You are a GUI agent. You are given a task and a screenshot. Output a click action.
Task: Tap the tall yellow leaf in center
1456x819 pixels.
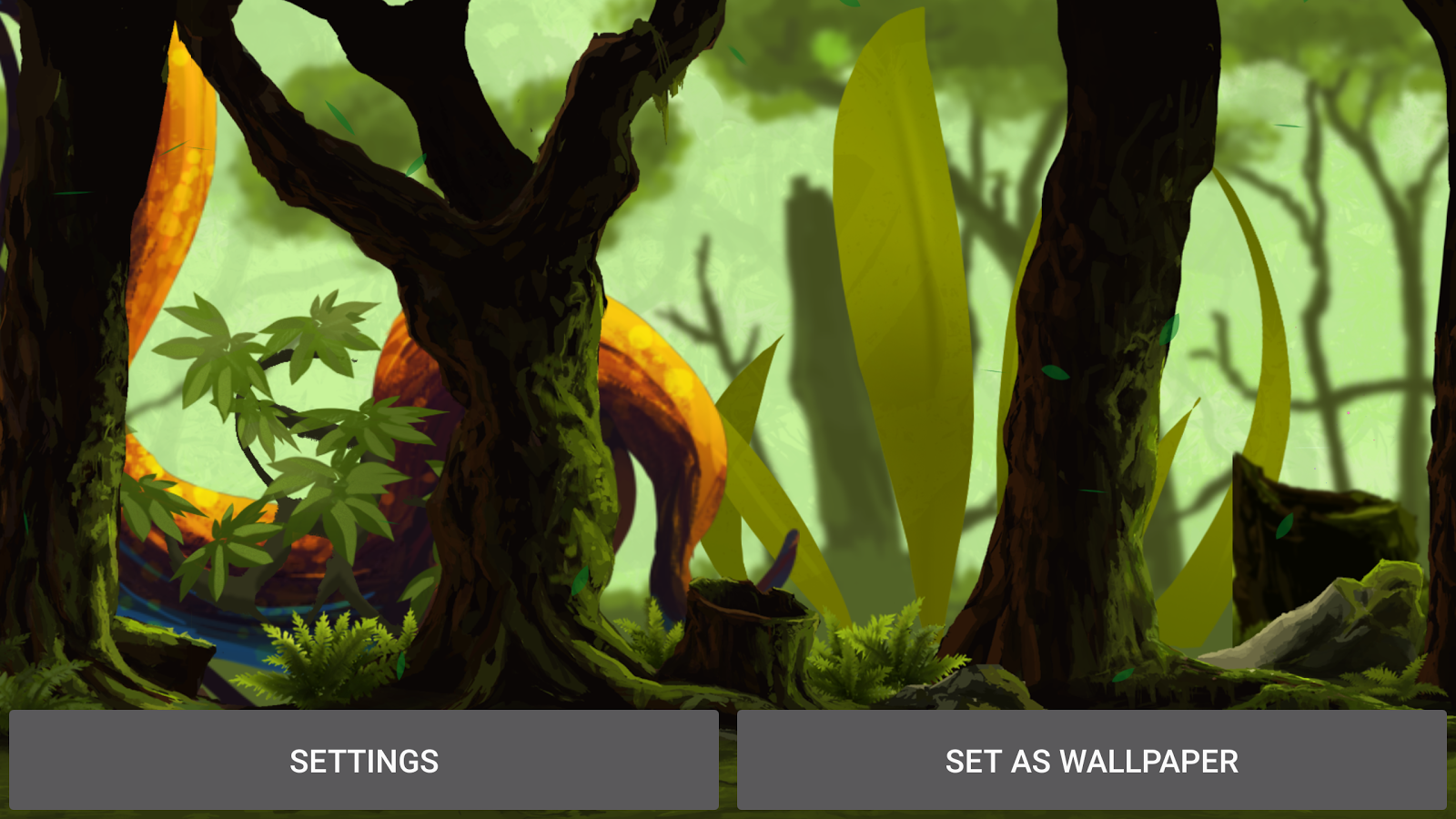tap(892, 273)
